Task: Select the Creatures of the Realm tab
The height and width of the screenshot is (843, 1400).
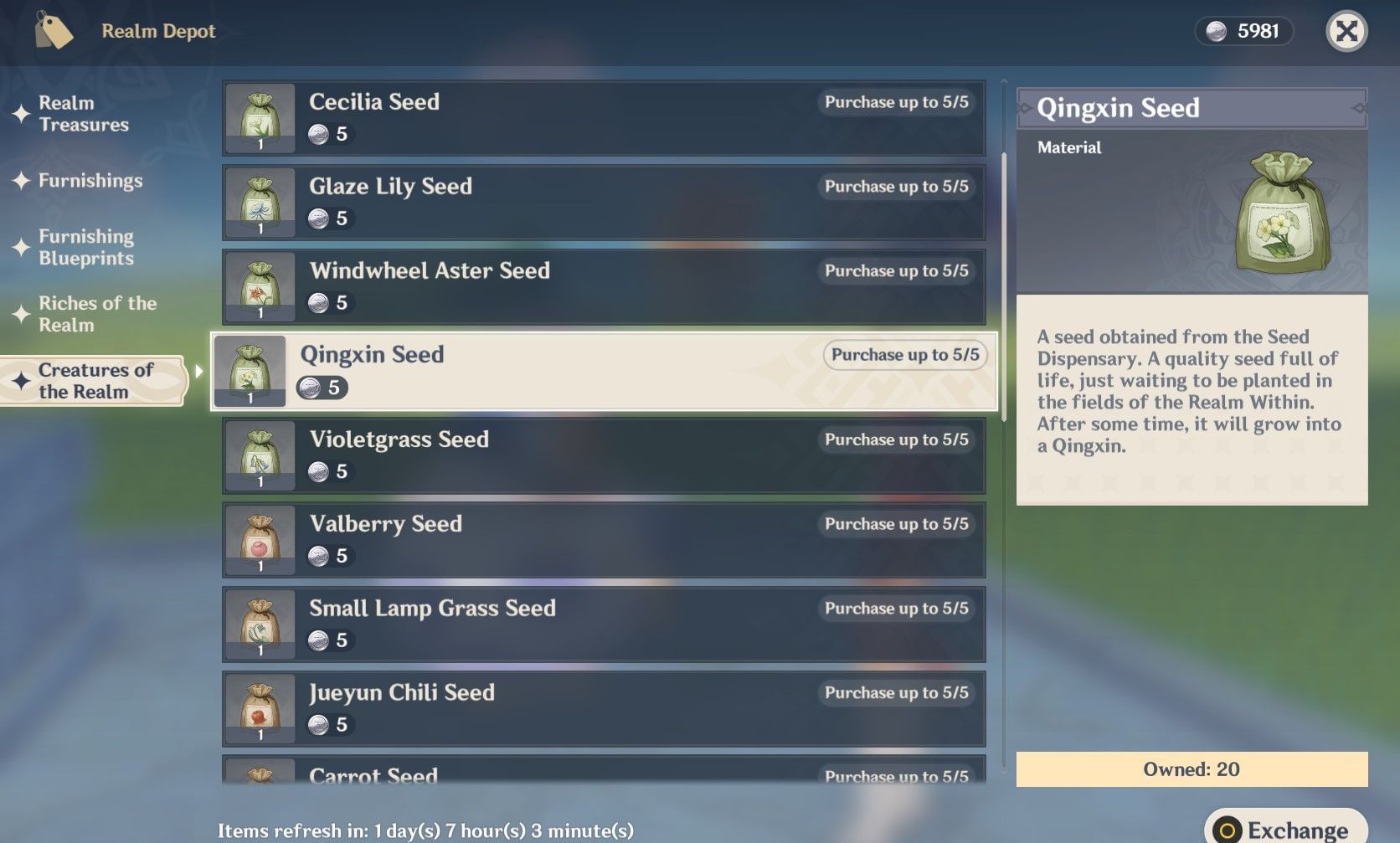Action: point(89,381)
